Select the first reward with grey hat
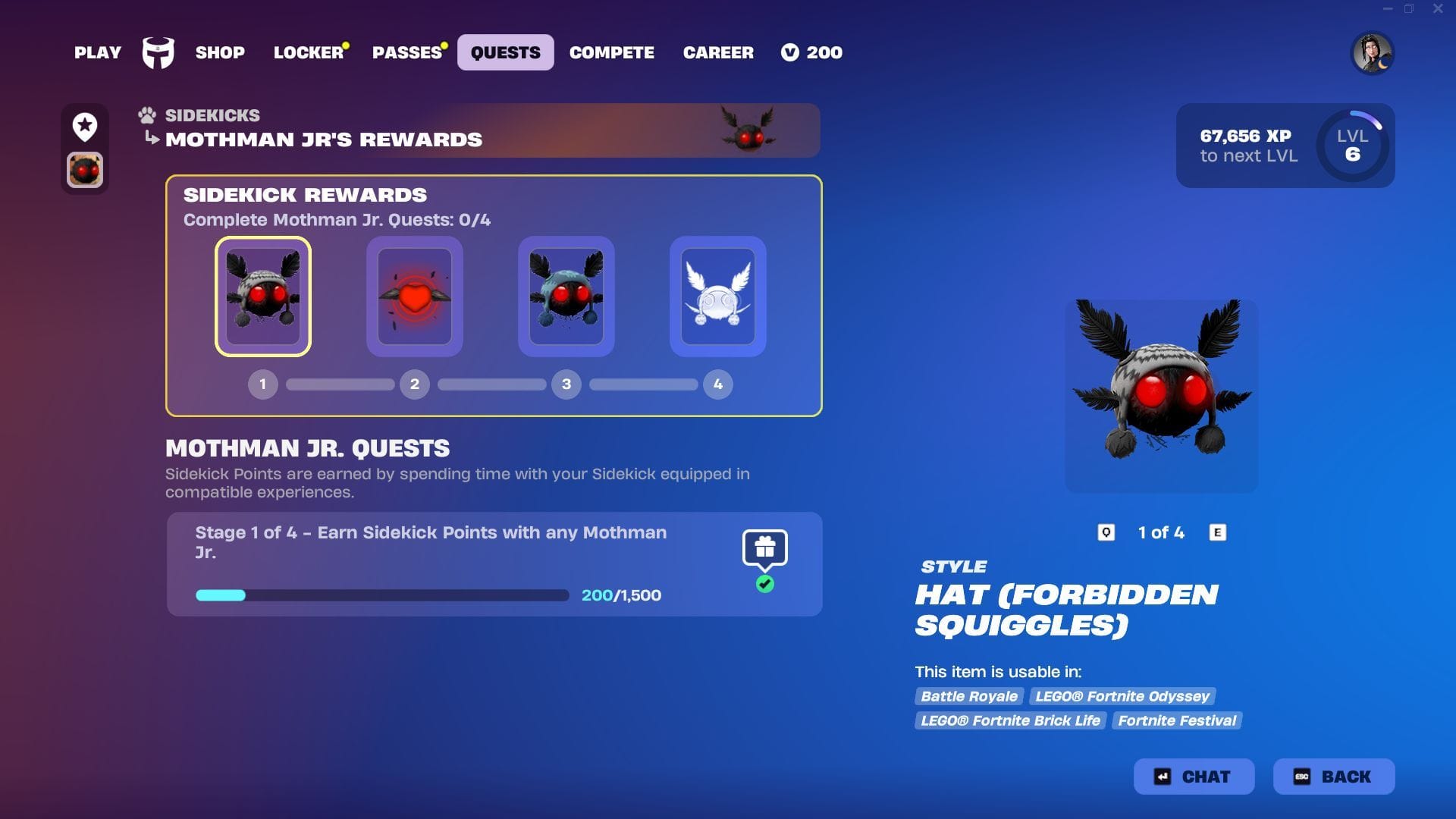This screenshot has height=819, width=1456. [263, 297]
